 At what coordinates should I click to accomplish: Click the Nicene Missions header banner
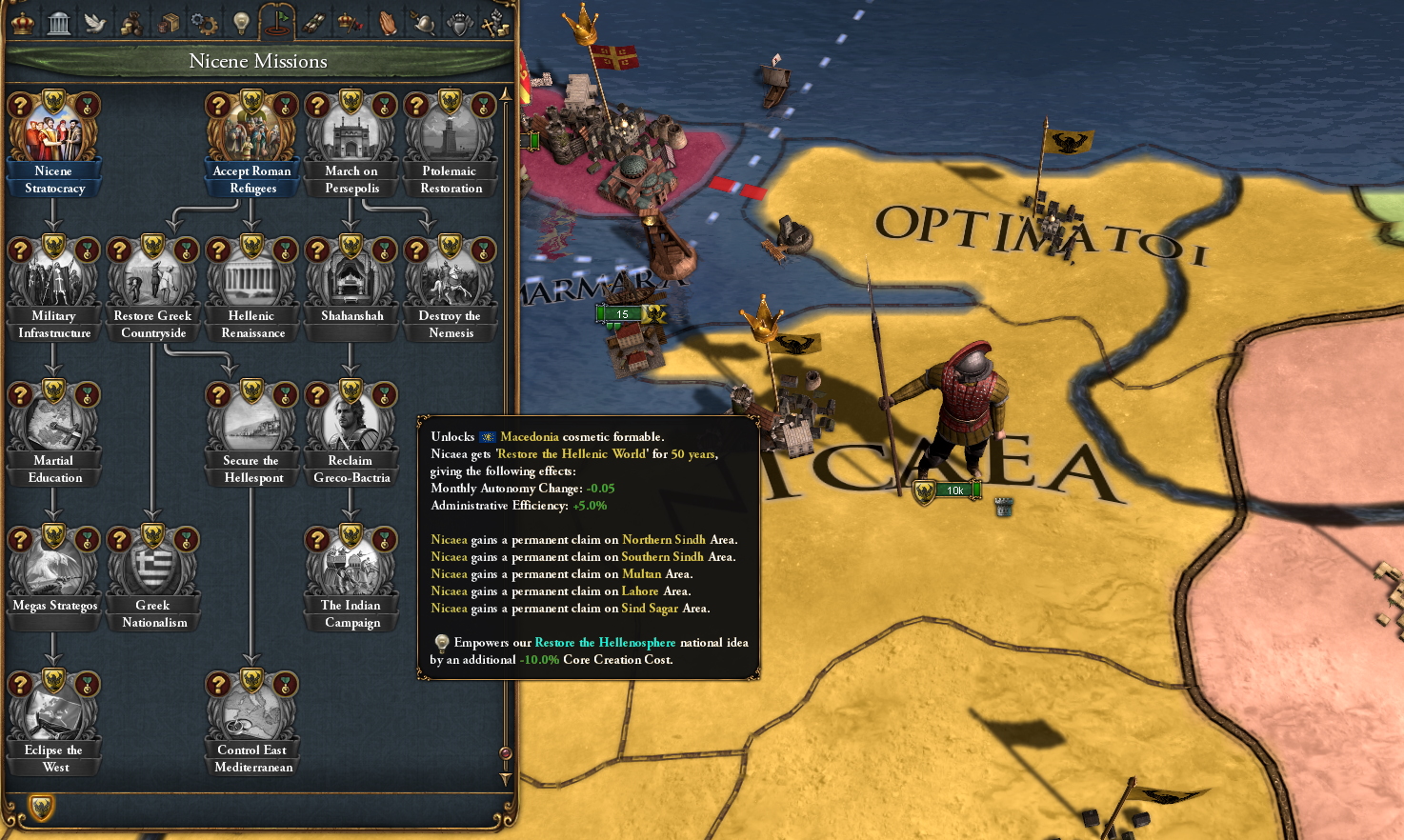(x=257, y=60)
